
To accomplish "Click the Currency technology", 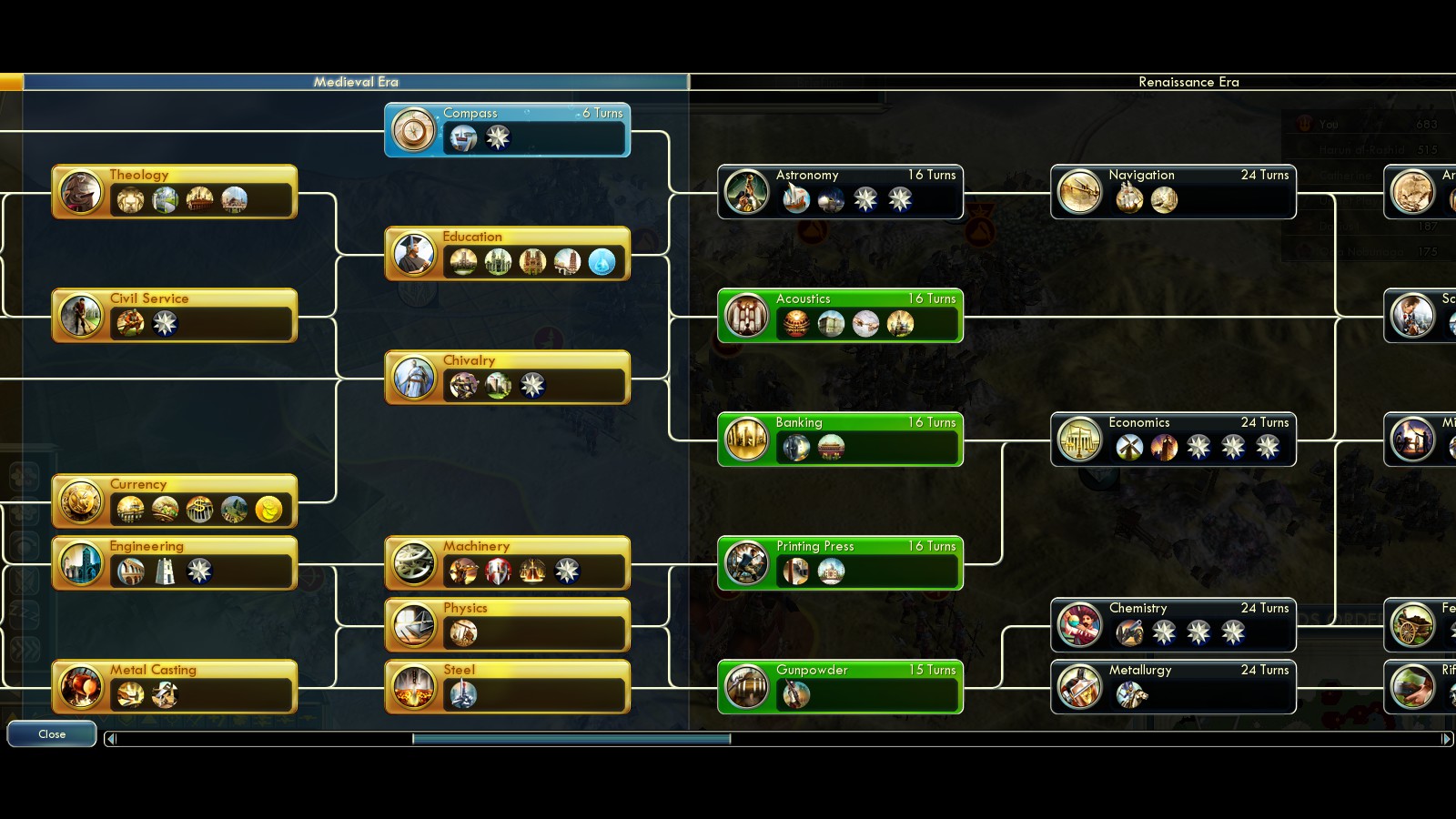I will pyautogui.click(x=175, y=501).
